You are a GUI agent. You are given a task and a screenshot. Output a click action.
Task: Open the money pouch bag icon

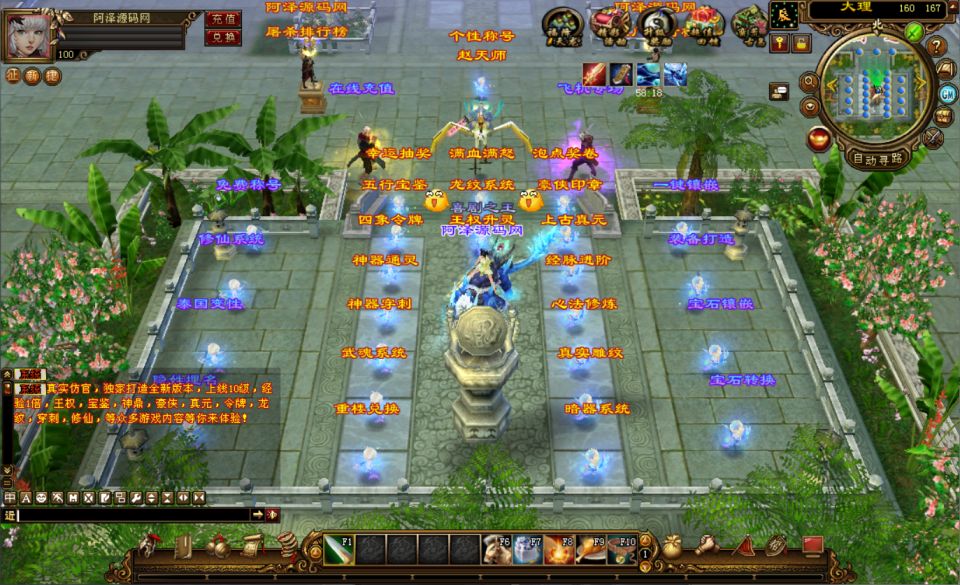click(674, 546)
